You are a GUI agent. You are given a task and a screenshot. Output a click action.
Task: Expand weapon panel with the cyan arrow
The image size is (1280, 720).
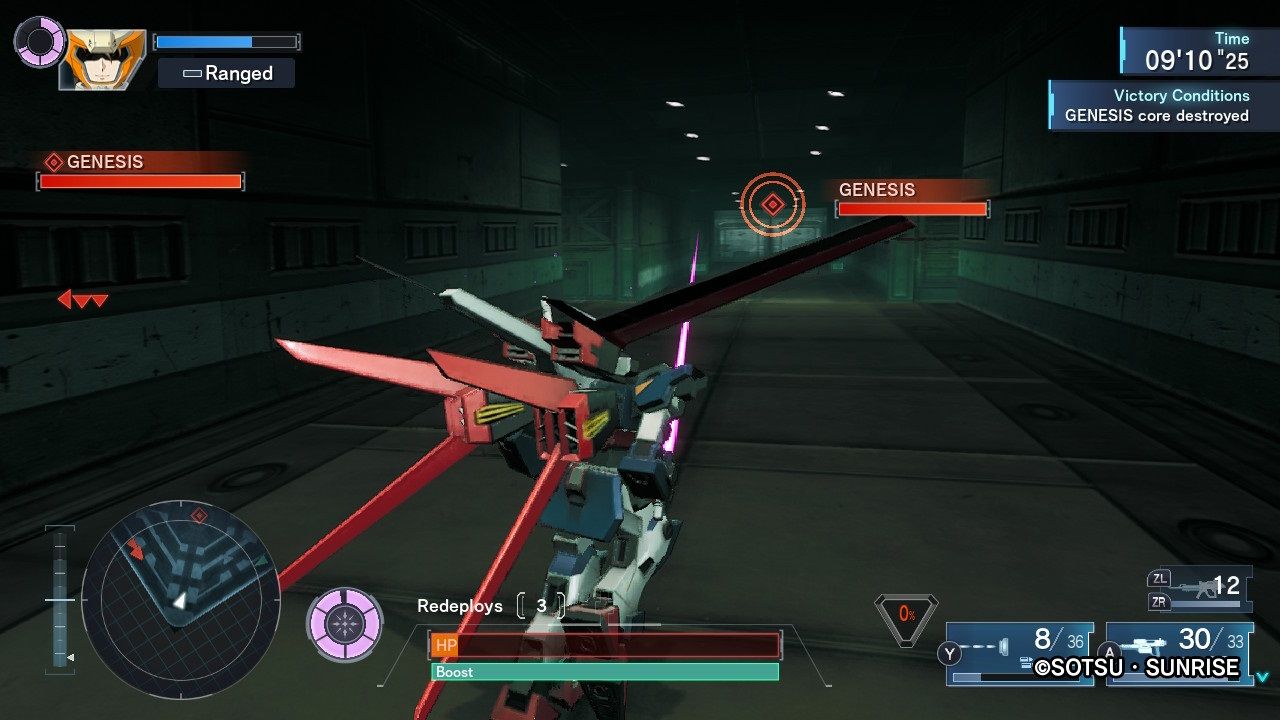1262,677
